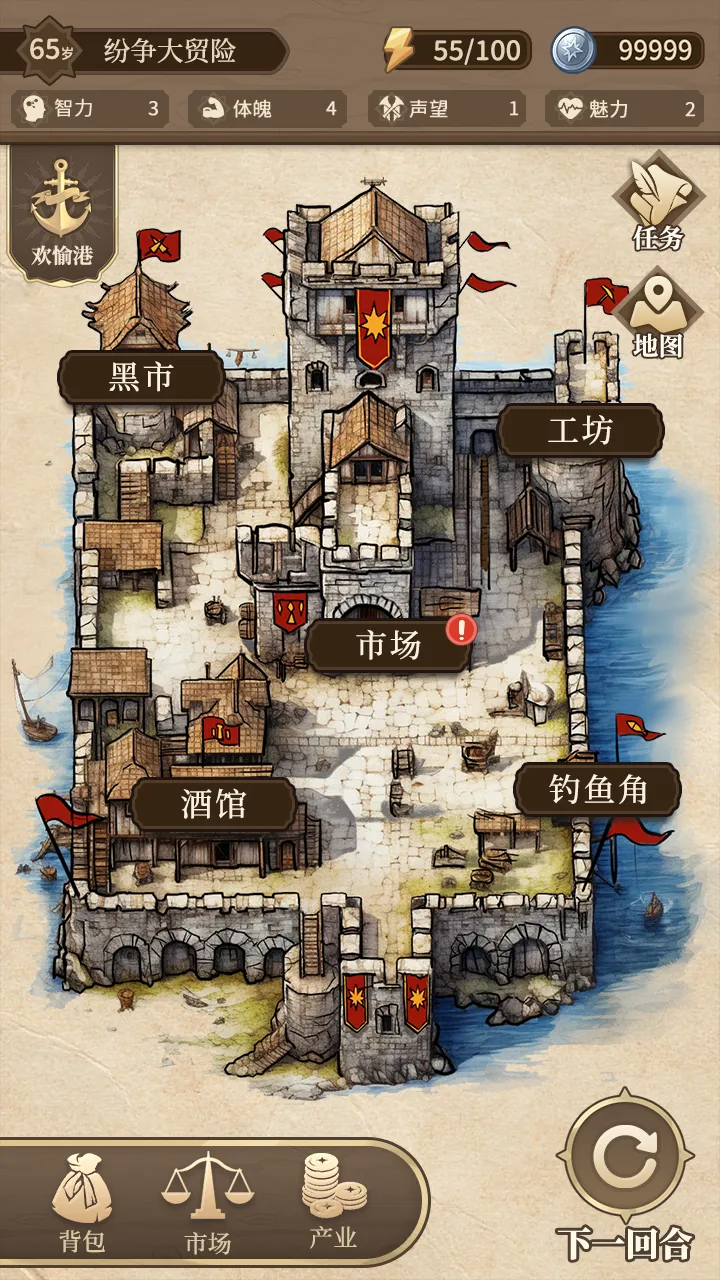The height and width of the screenshot is (1280, 720).
Task: Enter the 黑市 black market location
Action: [x=141, y=377]
